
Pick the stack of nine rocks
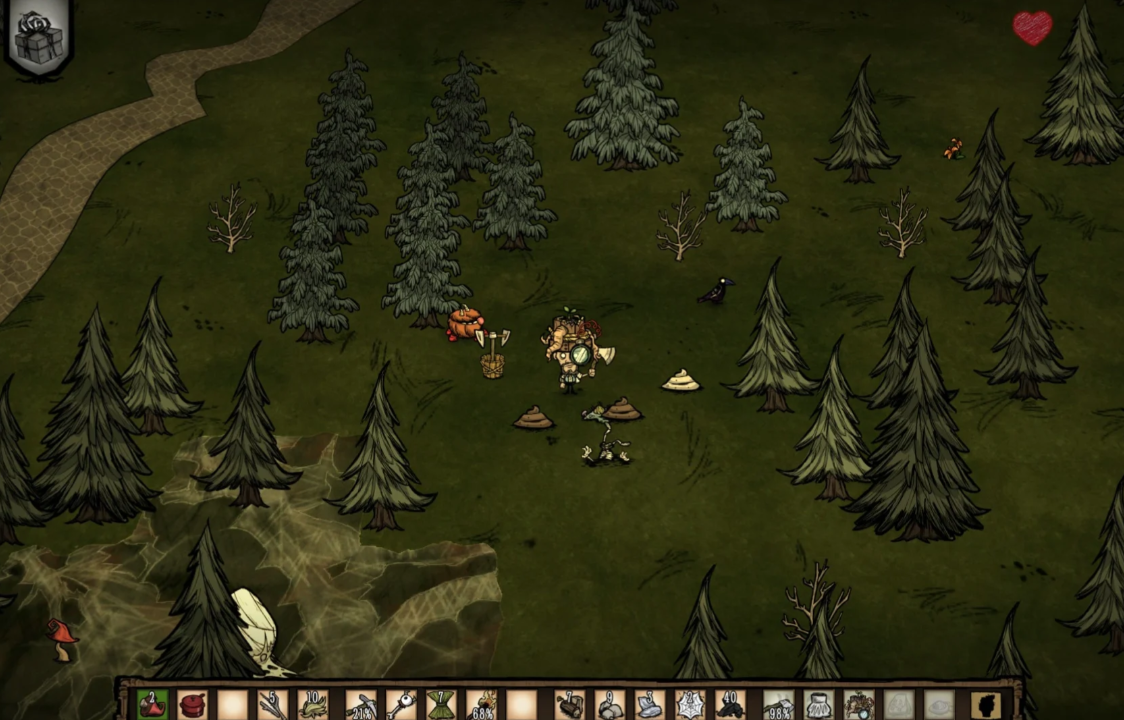[610, 705]
